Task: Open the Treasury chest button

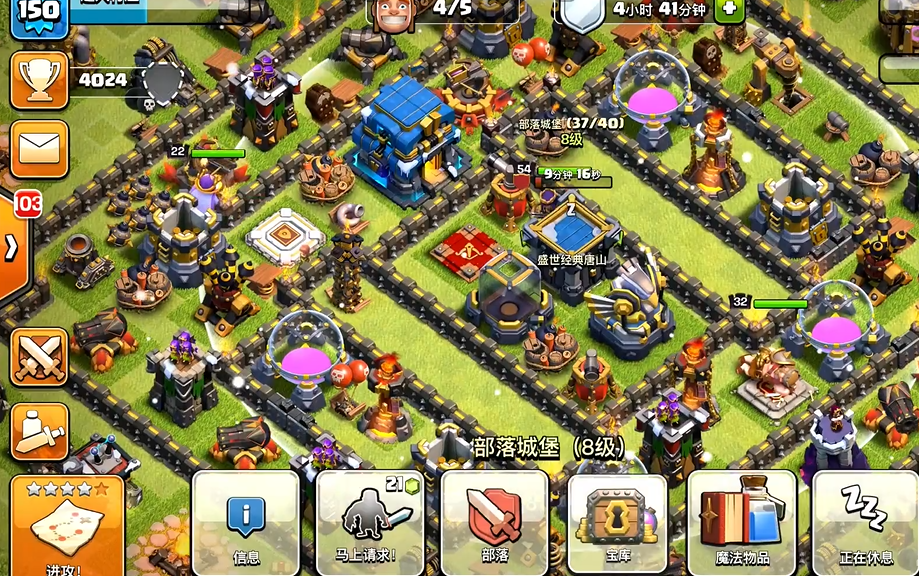Action: [x=617, y=522]
